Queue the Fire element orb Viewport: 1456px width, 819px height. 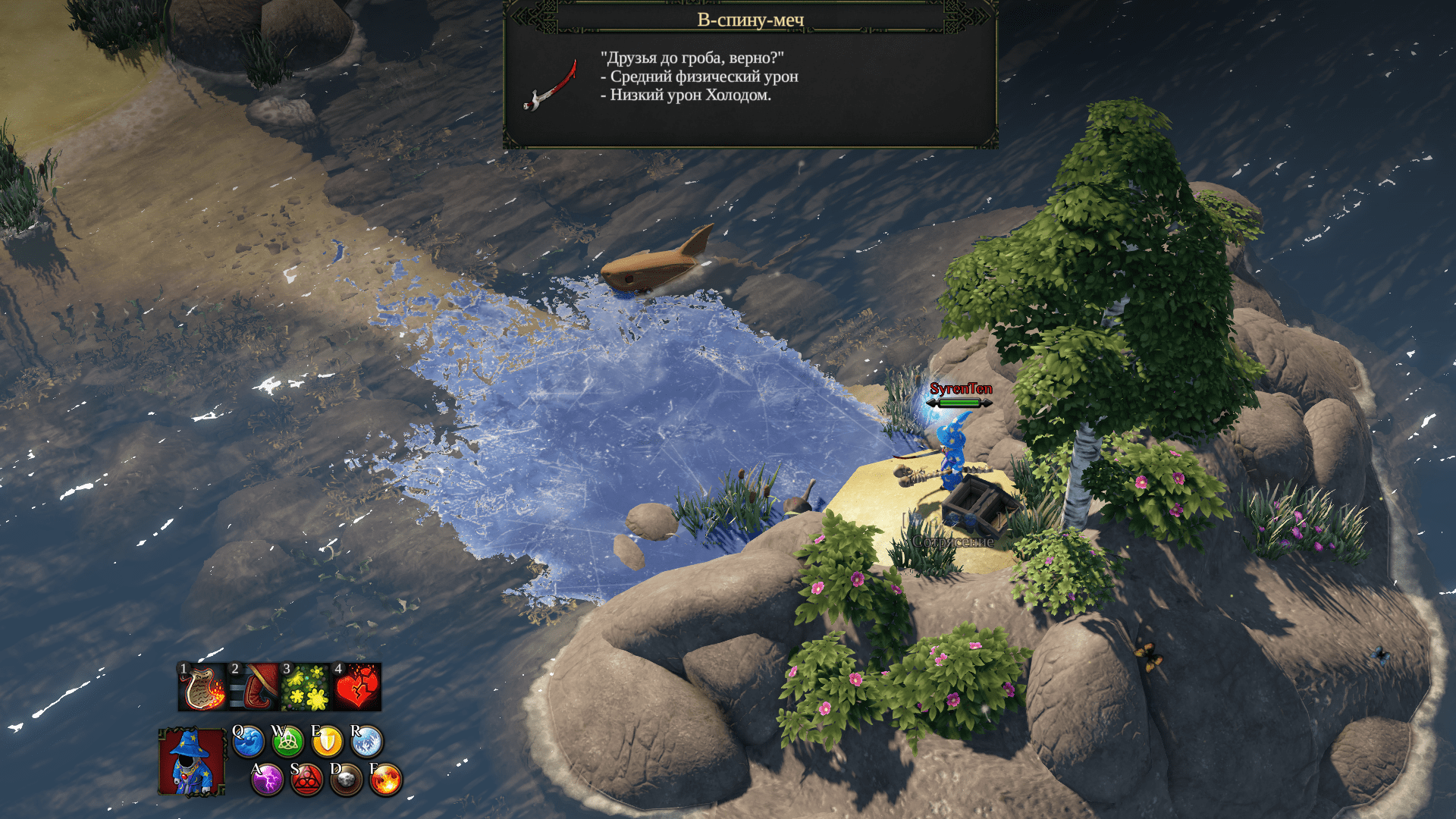click(x=385, y=780)
